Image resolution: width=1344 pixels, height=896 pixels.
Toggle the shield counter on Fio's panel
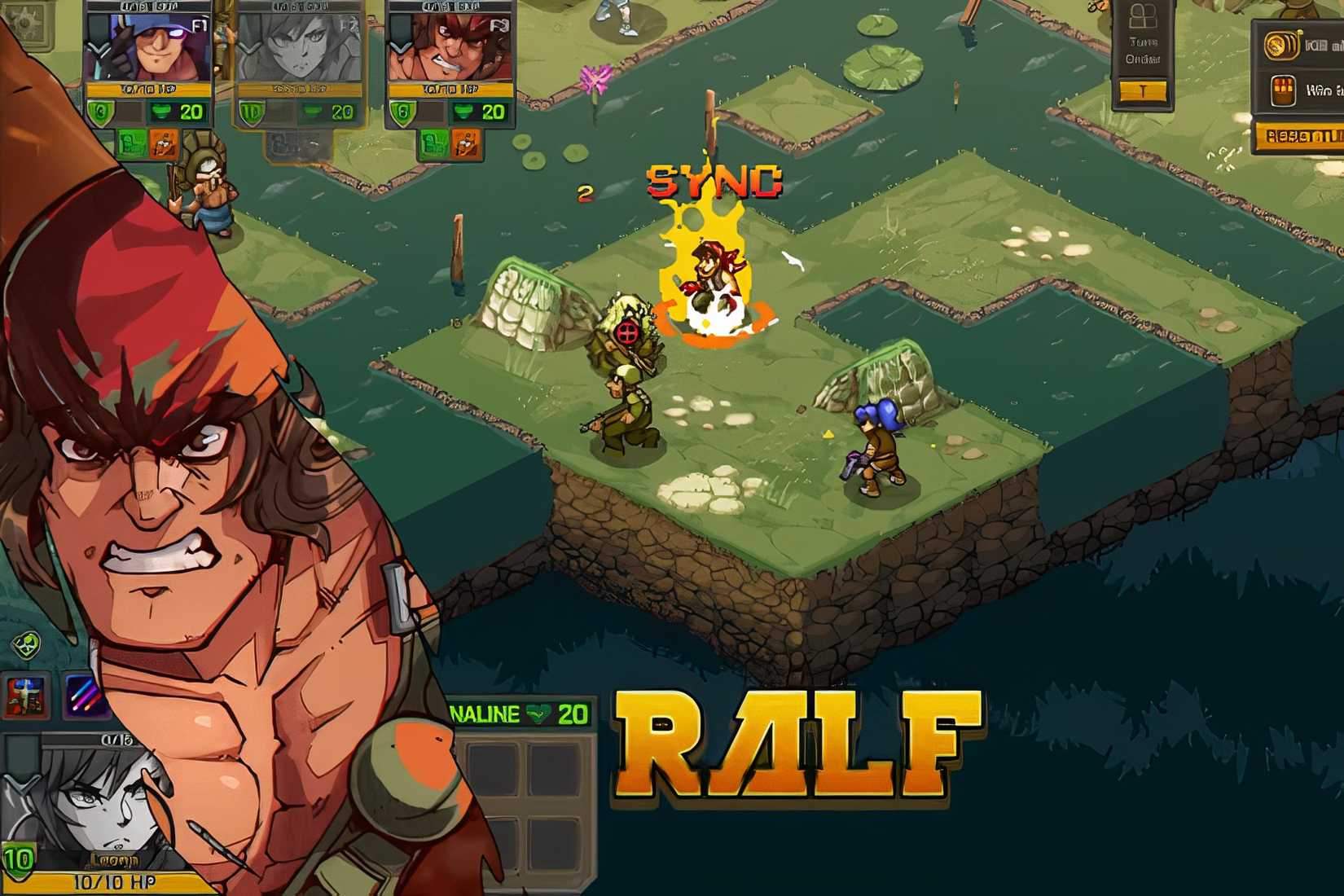252,112
